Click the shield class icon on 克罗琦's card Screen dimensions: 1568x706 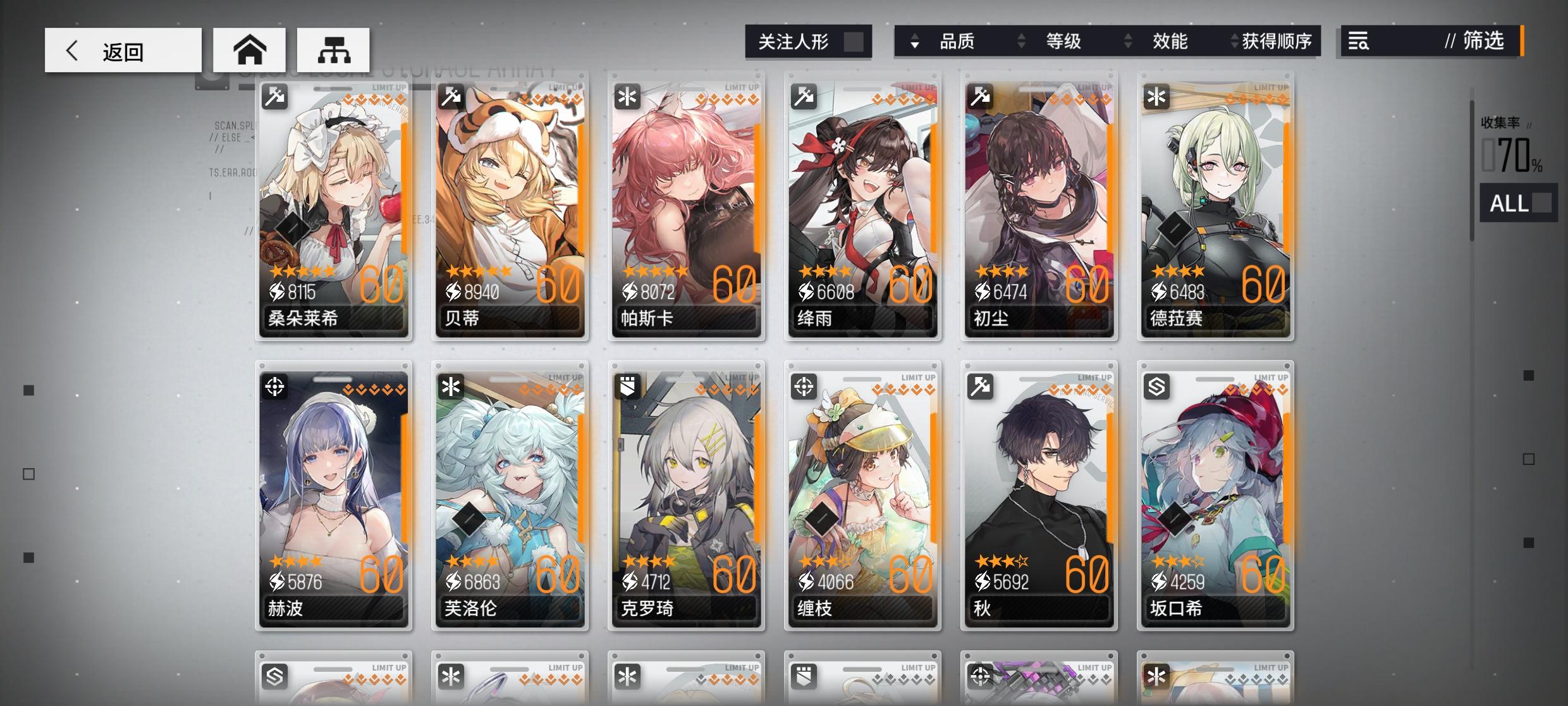pyautogui.click(x=626, y=386)
